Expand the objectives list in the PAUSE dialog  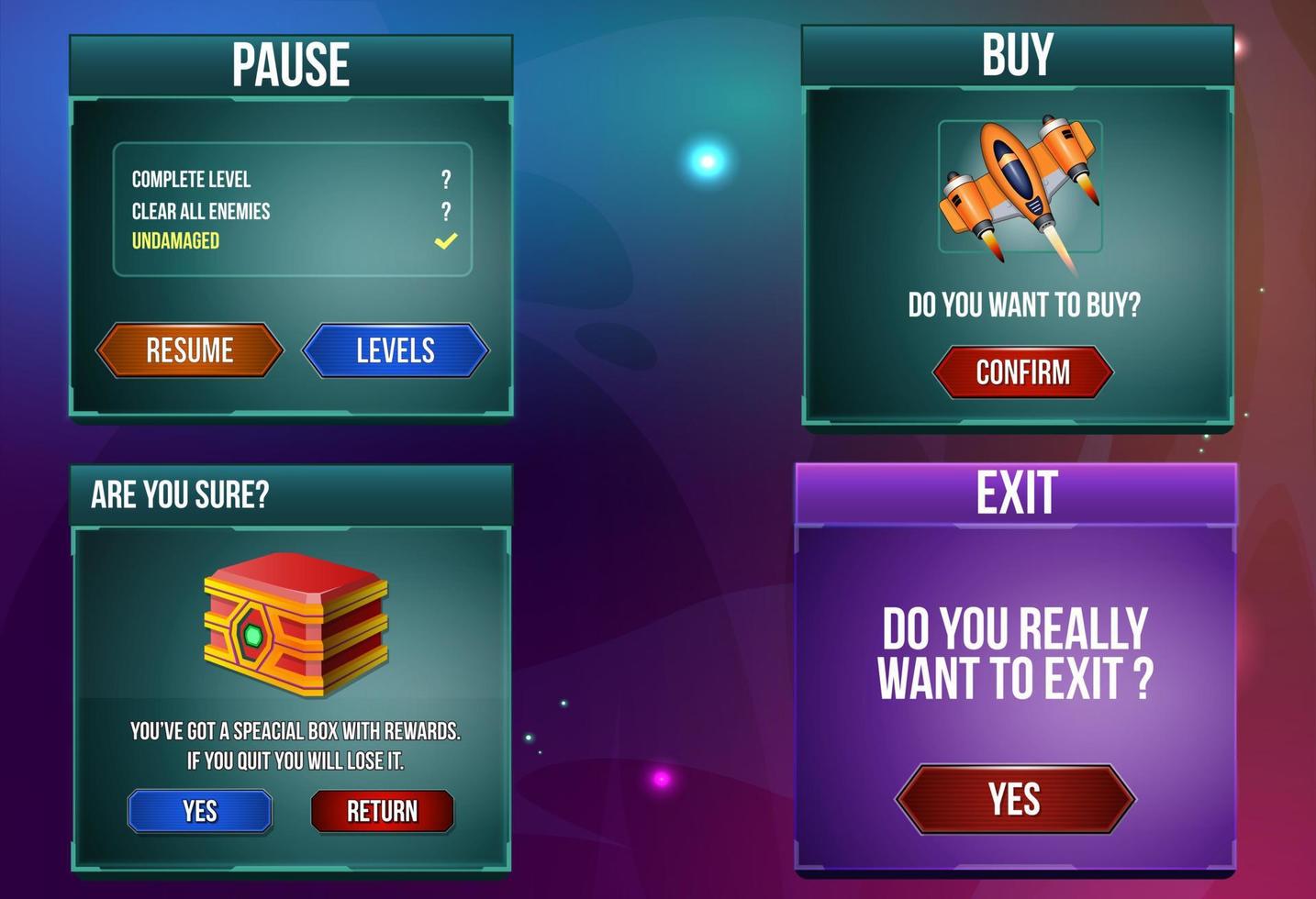(291, 208)
